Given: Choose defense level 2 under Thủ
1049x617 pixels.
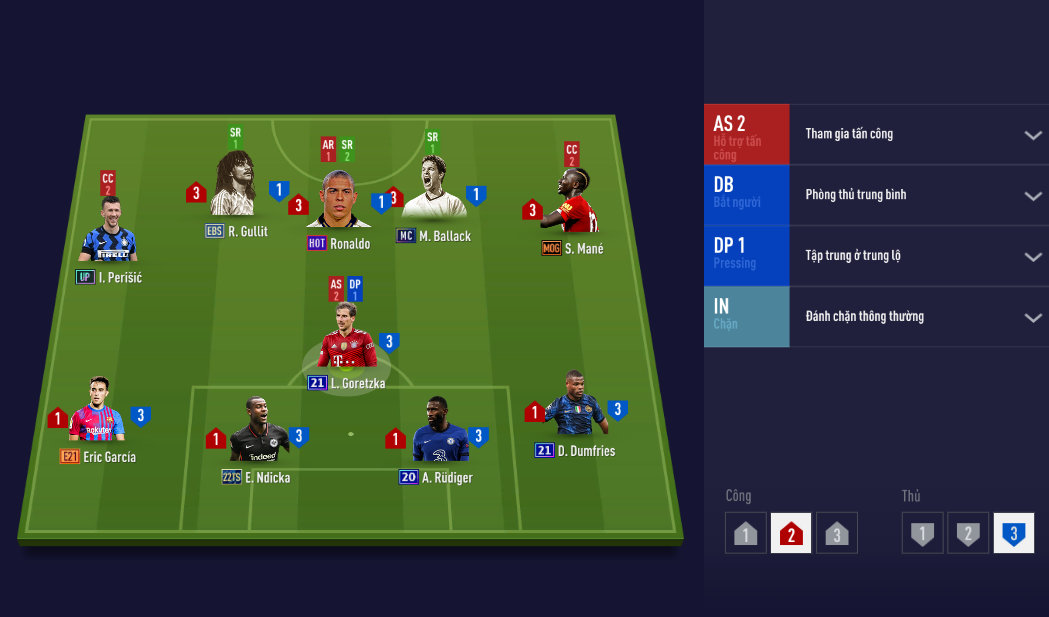Looking at the screenshot, I should click(x=967, y=533).
